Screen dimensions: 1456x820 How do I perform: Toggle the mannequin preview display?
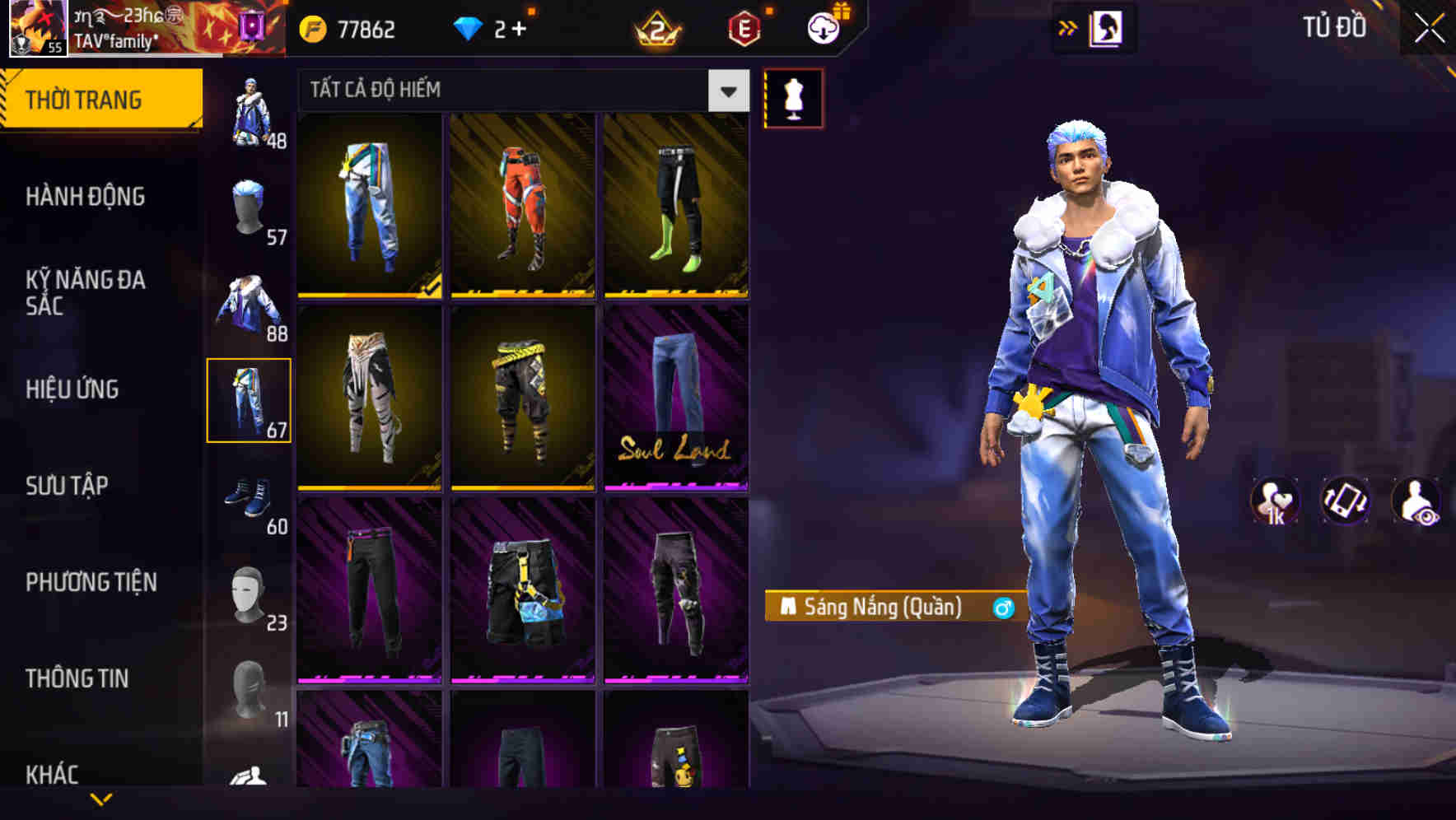pos(793,97)
